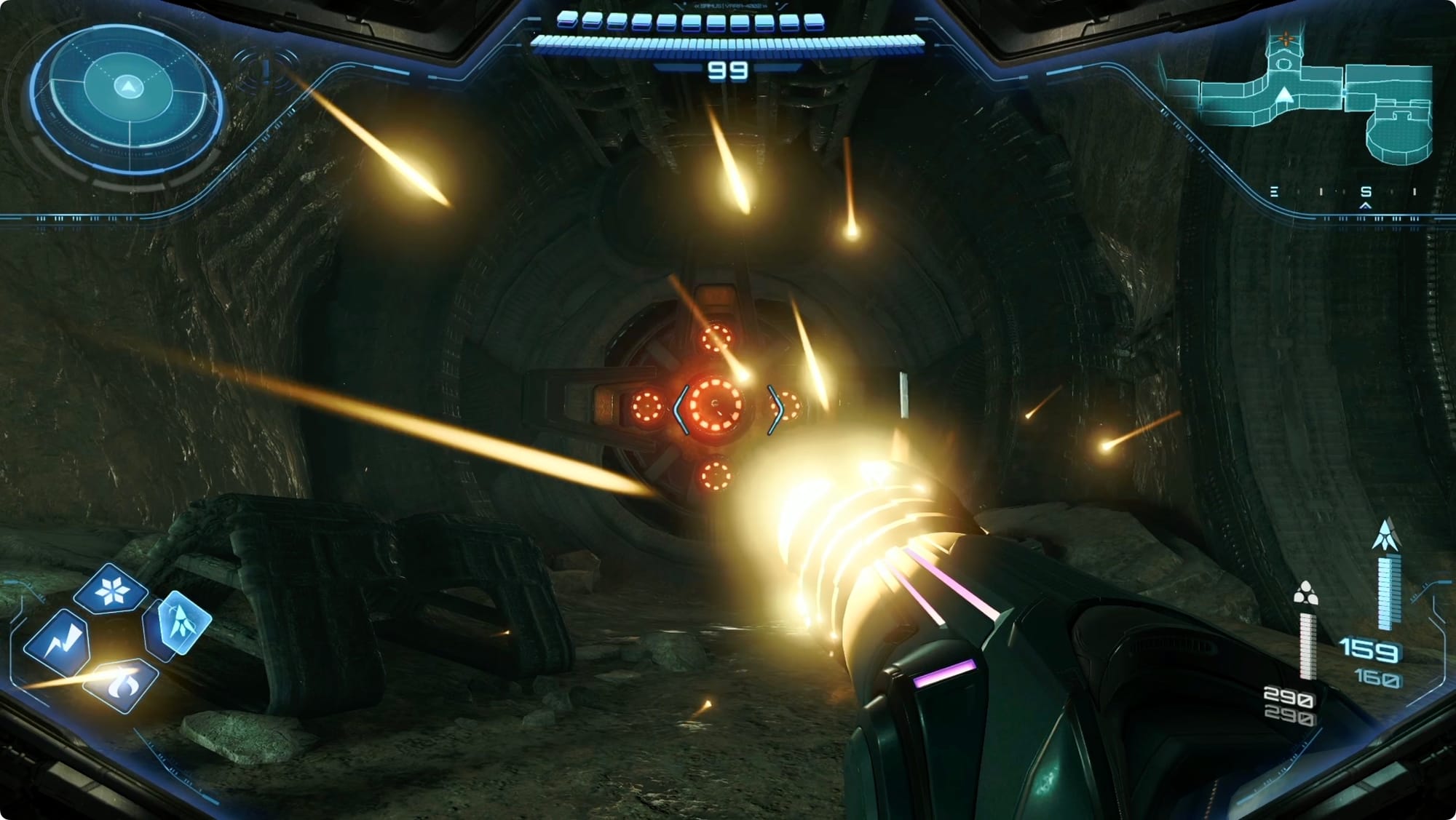Select the ice snowflake shot icon
The width and height of the screenshot is (1456, 820).
click(x=111, y=589)
